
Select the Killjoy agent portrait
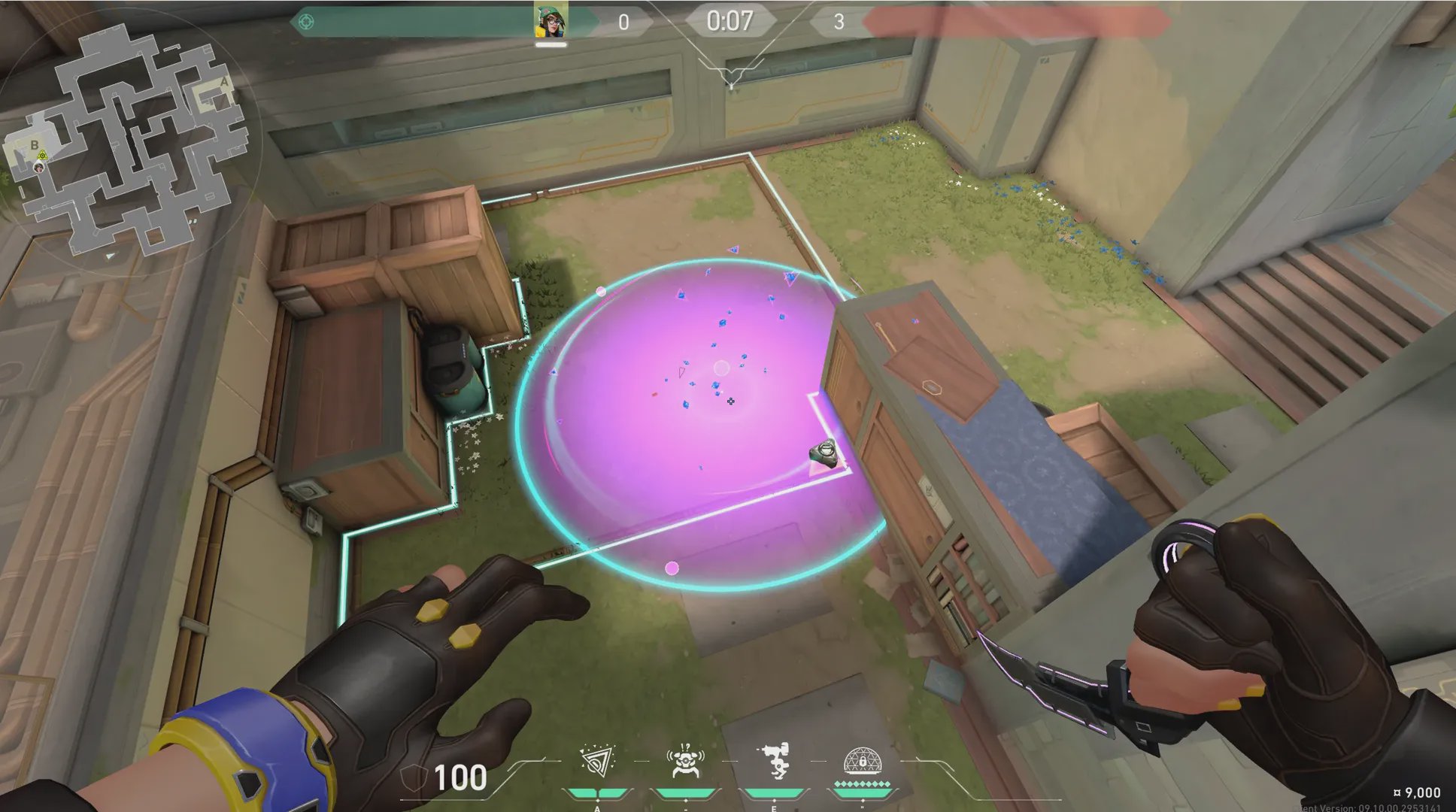click(551, 22)
